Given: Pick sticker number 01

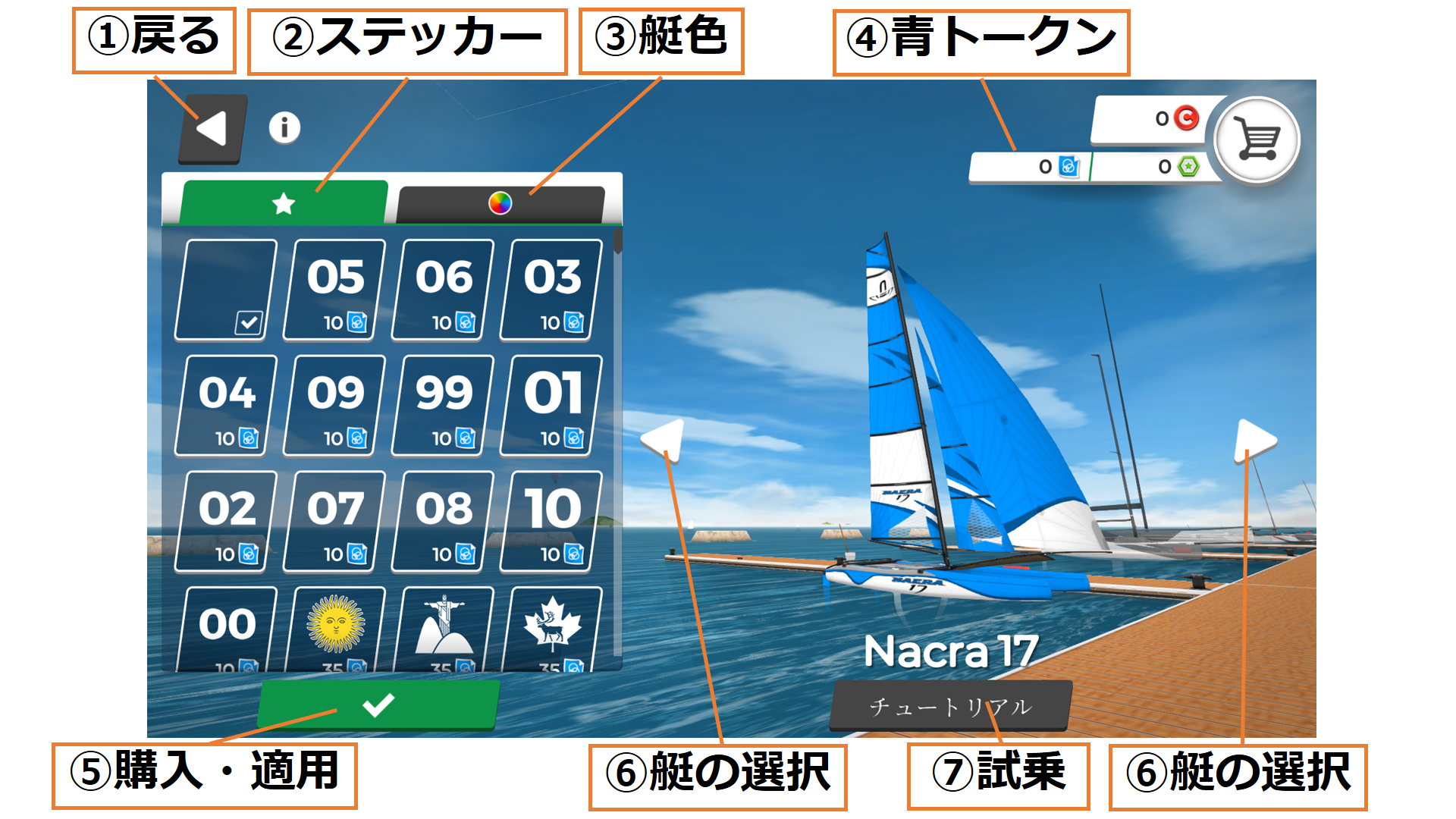Looking at the screenshot, I should pyautogui.click(x=551, y=406).
